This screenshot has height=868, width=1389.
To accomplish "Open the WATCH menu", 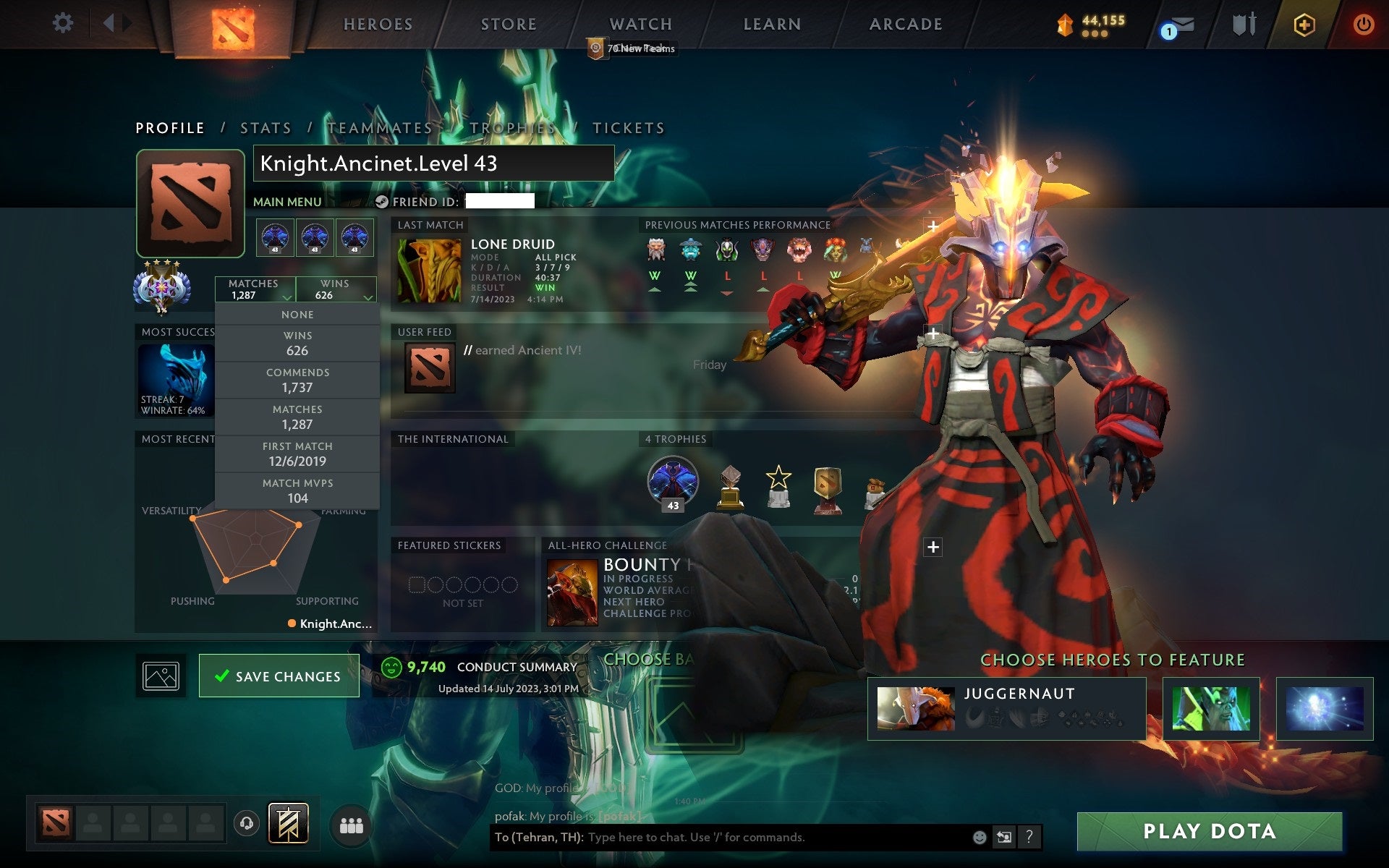I will coord(640,24).
